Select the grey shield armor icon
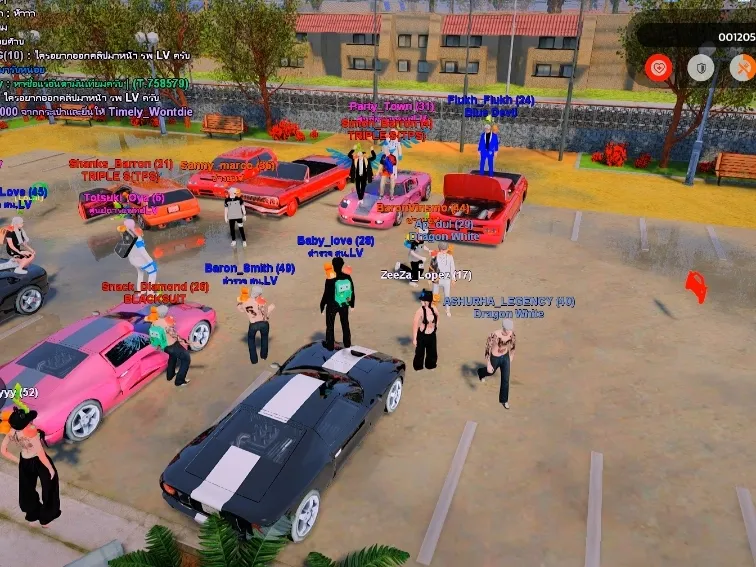This screenshot has width=756, height=567. click(701, 68)
